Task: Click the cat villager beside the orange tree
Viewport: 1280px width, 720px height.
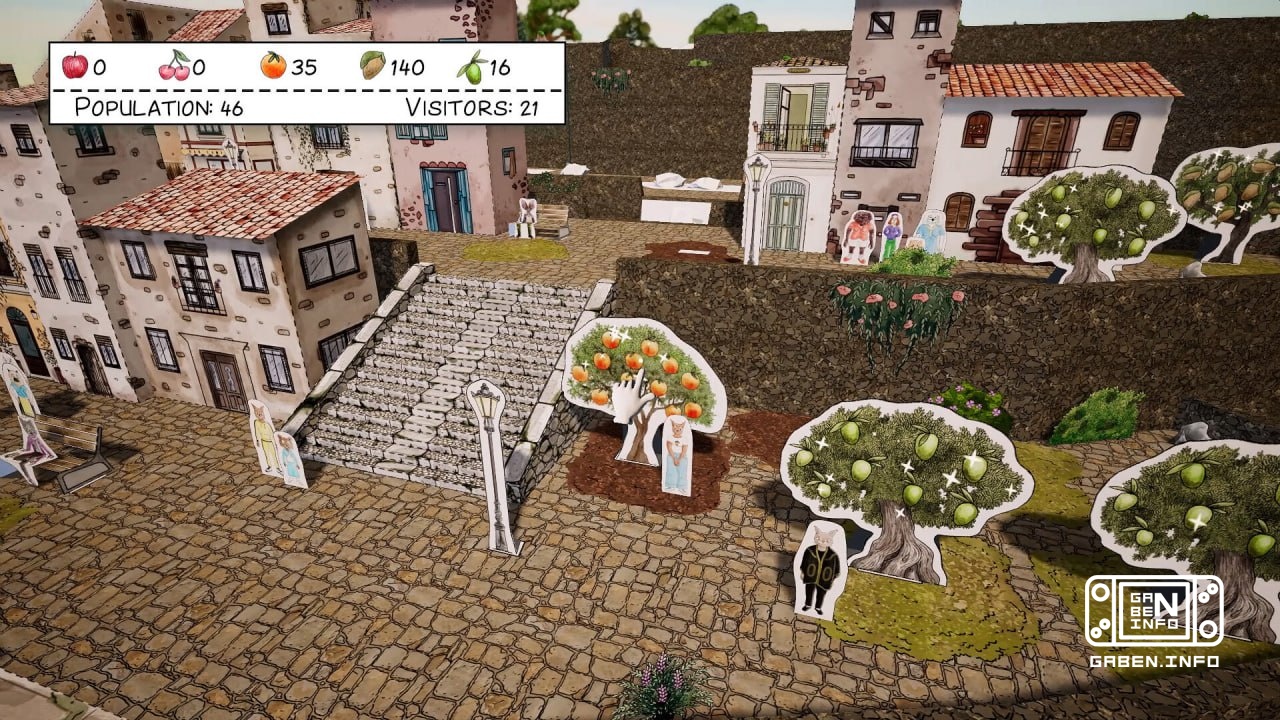Action: pyautogui.click(x=676, y=450)
